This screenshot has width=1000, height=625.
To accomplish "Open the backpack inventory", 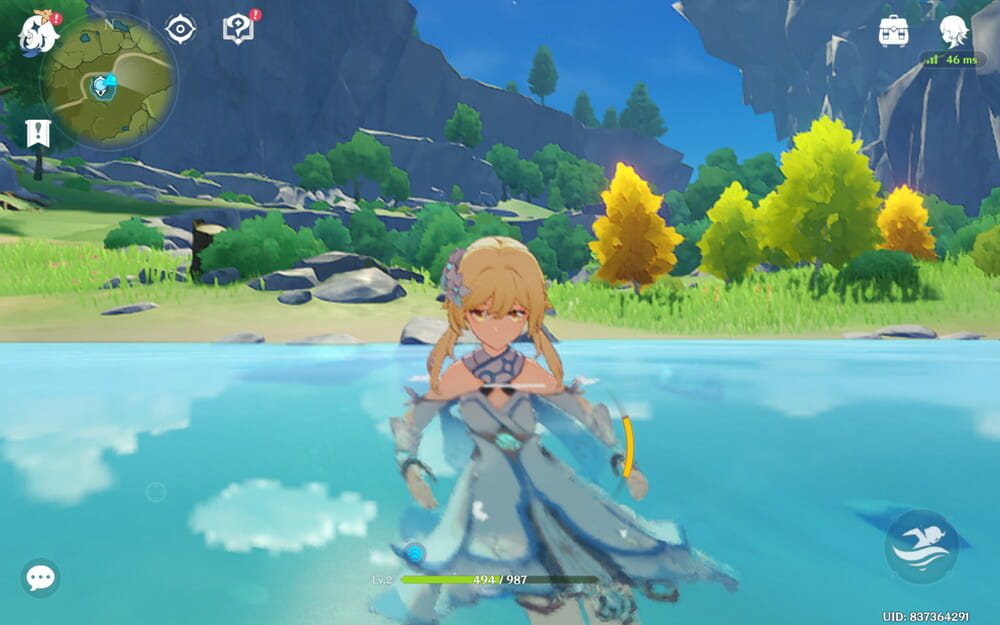I will point(893,31).
